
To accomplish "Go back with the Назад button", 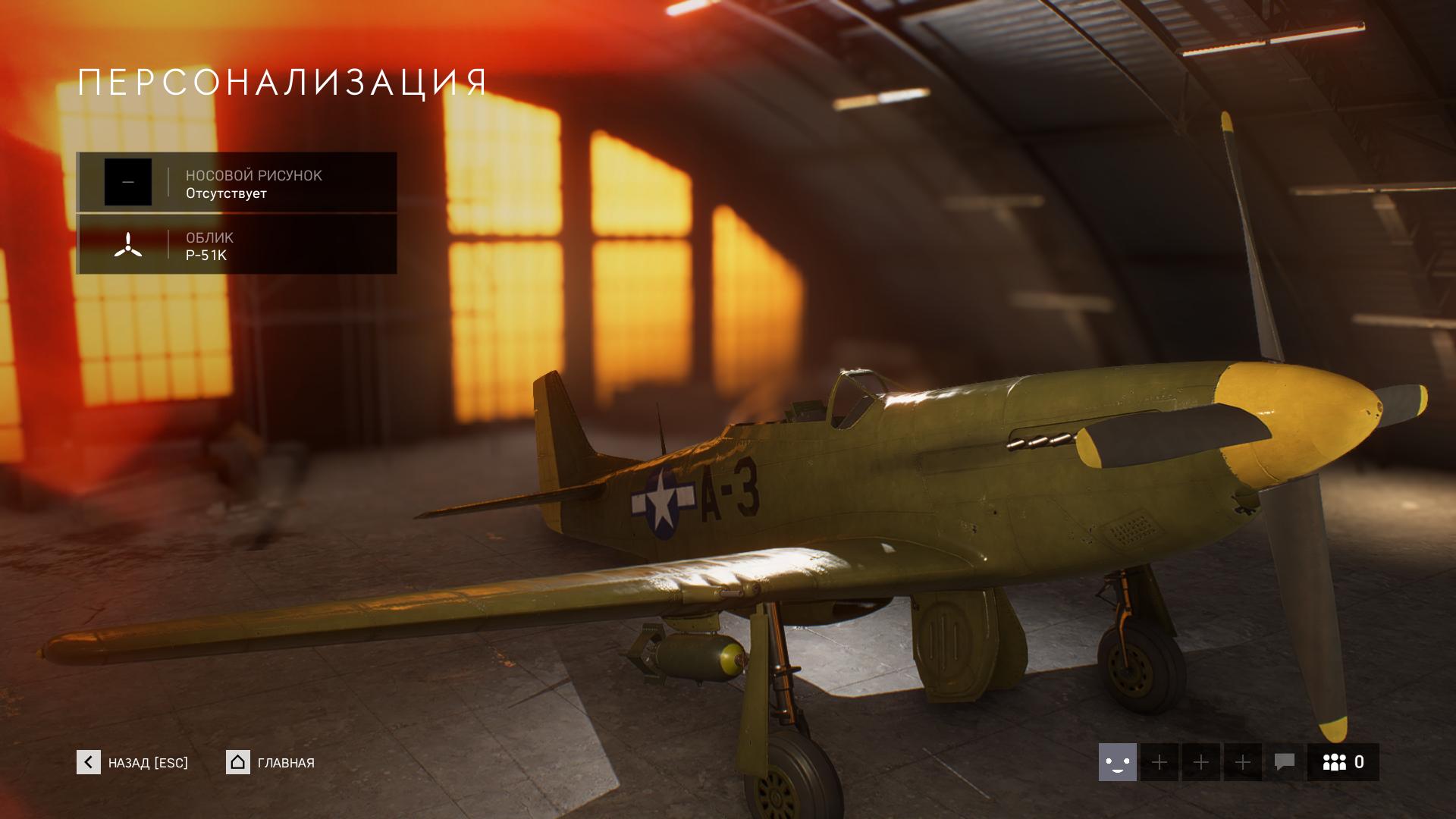I will click(133, 763).
